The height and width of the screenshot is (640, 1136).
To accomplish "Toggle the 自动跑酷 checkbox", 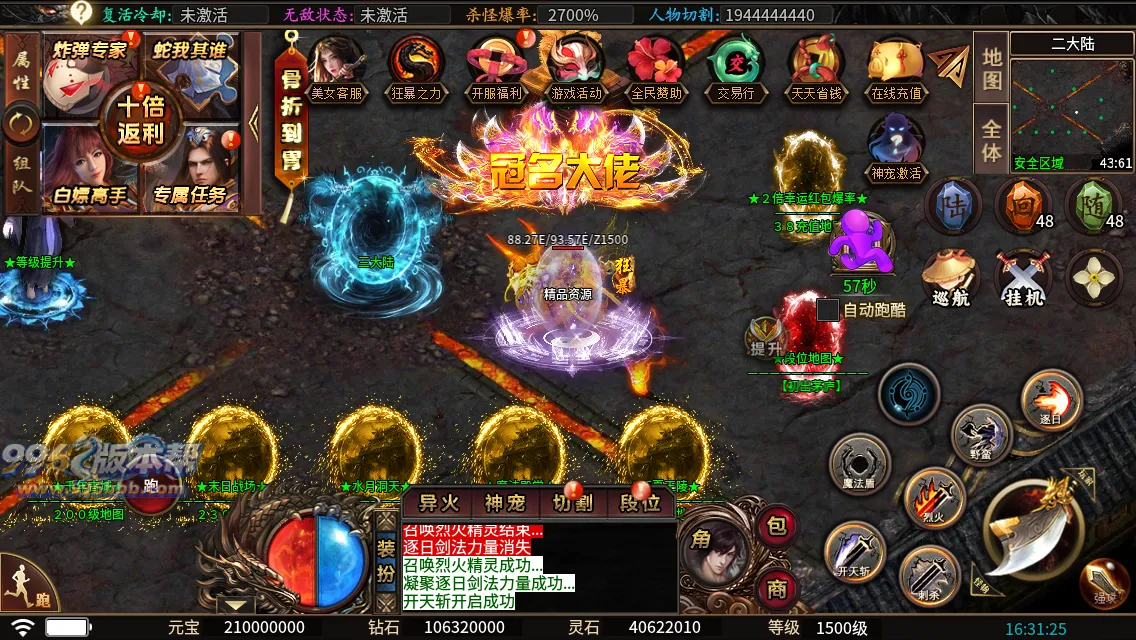I will pyautogui.click(x=828, y=310).
